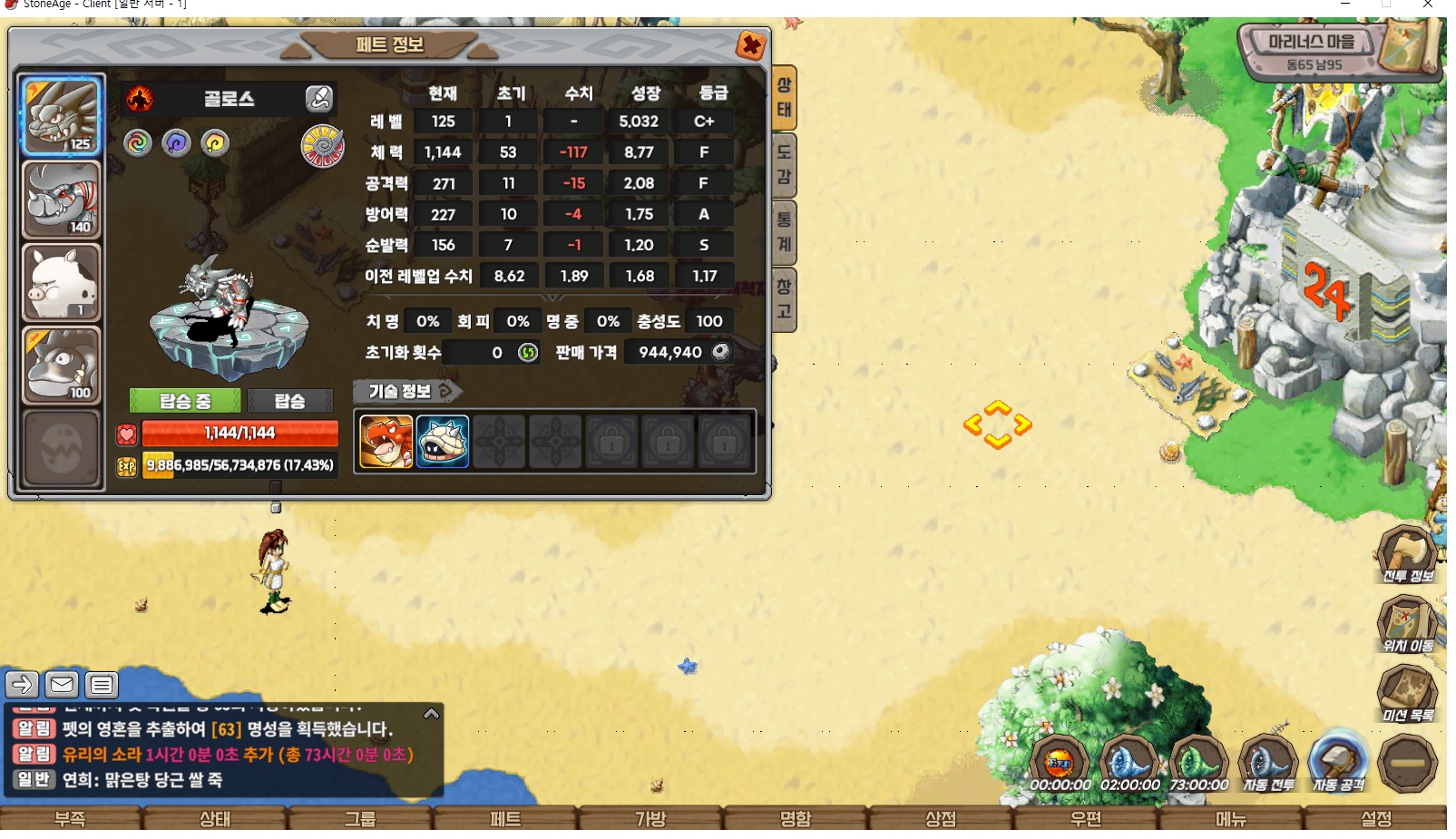Select the red dinosaur skill slot
The height and width of the screenshot is (839, 1456).
pyautogui.click(x=386, y=442)
